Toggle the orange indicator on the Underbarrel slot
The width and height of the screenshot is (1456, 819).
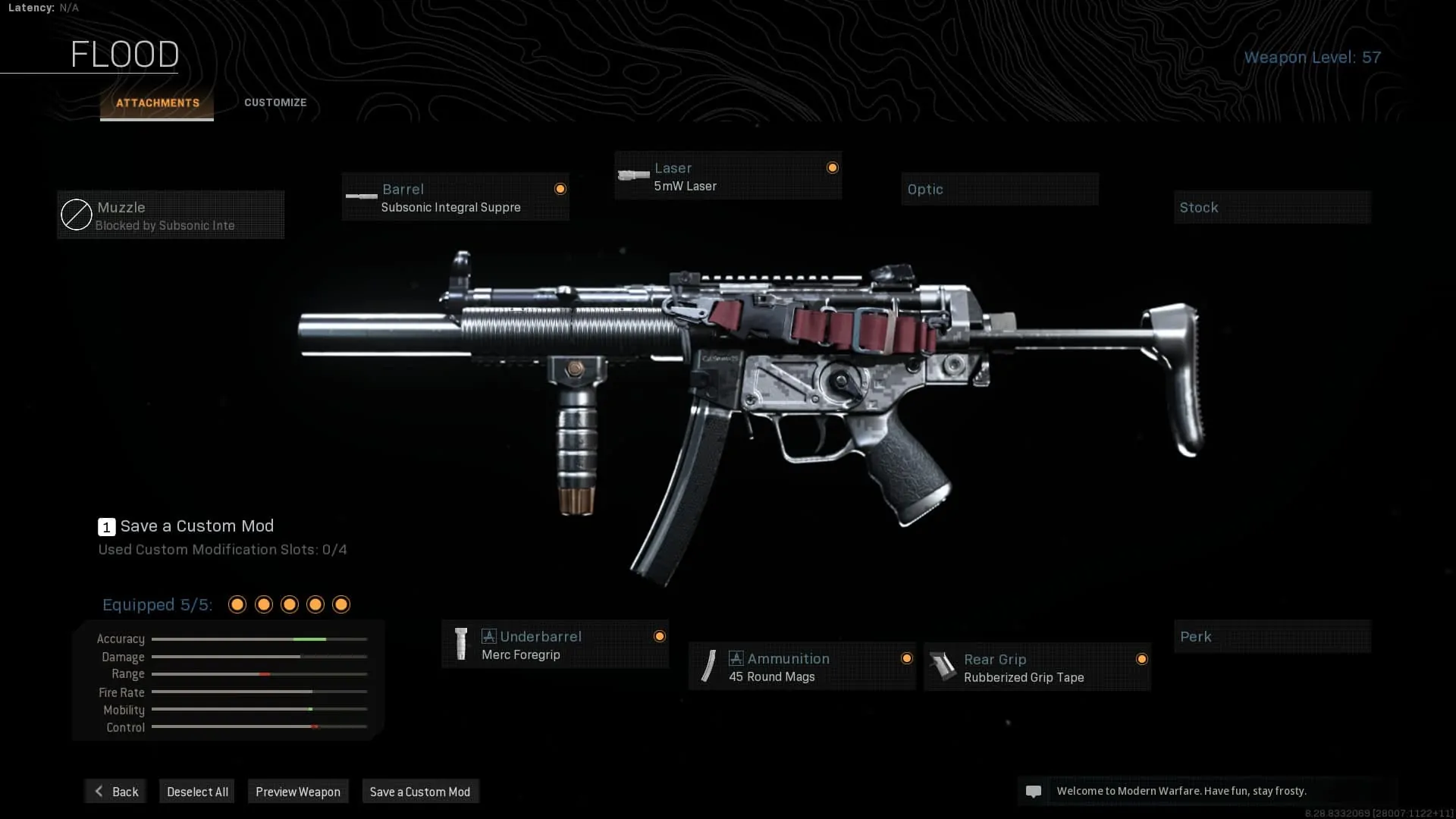pyautogui.click(x=661, y=636)
